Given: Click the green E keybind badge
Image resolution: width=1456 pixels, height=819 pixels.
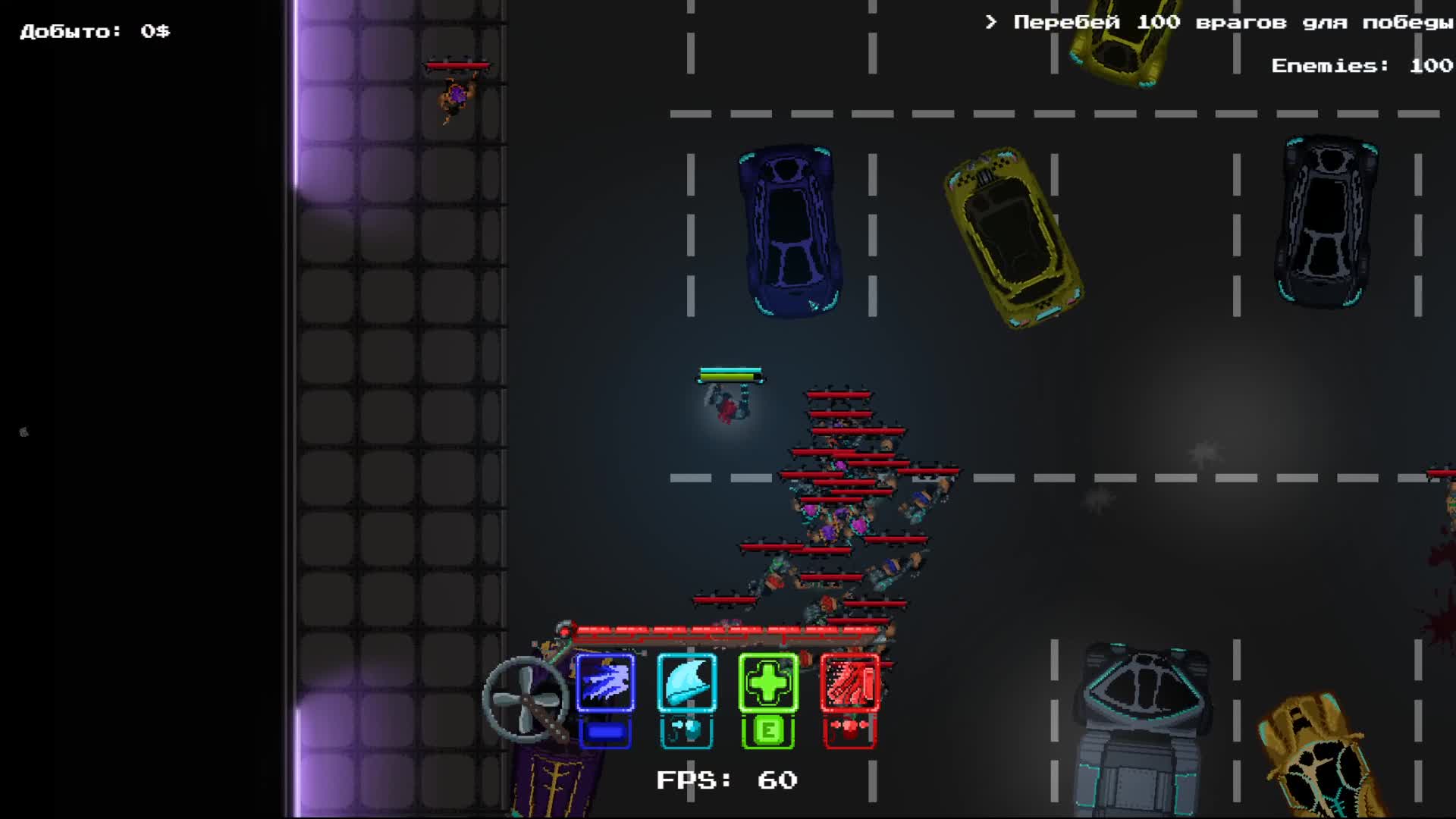Looking at the screenshot, I should pyautogui.click(x=768, y=730).
